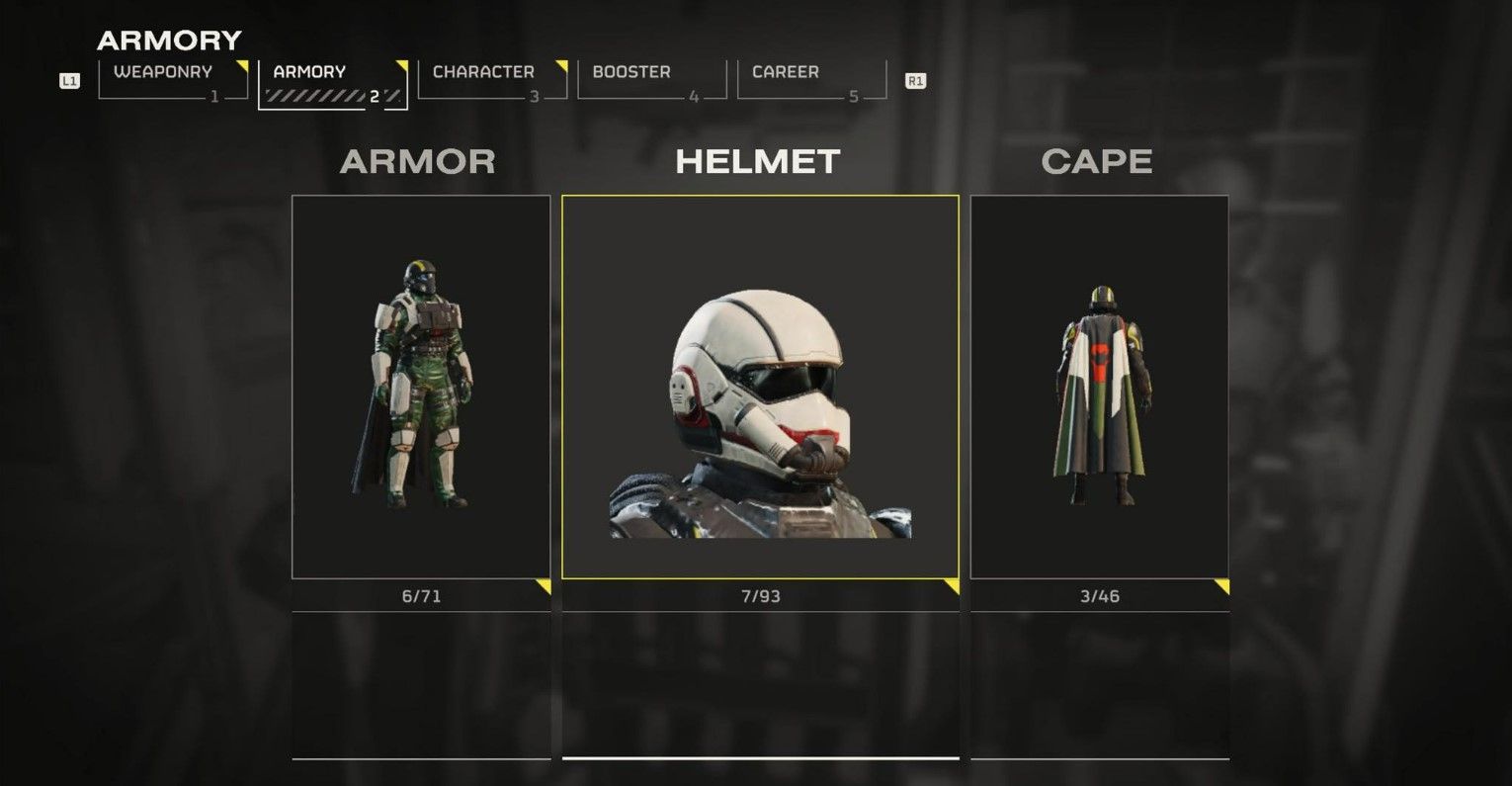Click the yellow notch on Weaponry tab
The height and width of the screenshot is (786, 1512).
pos(240,63)
